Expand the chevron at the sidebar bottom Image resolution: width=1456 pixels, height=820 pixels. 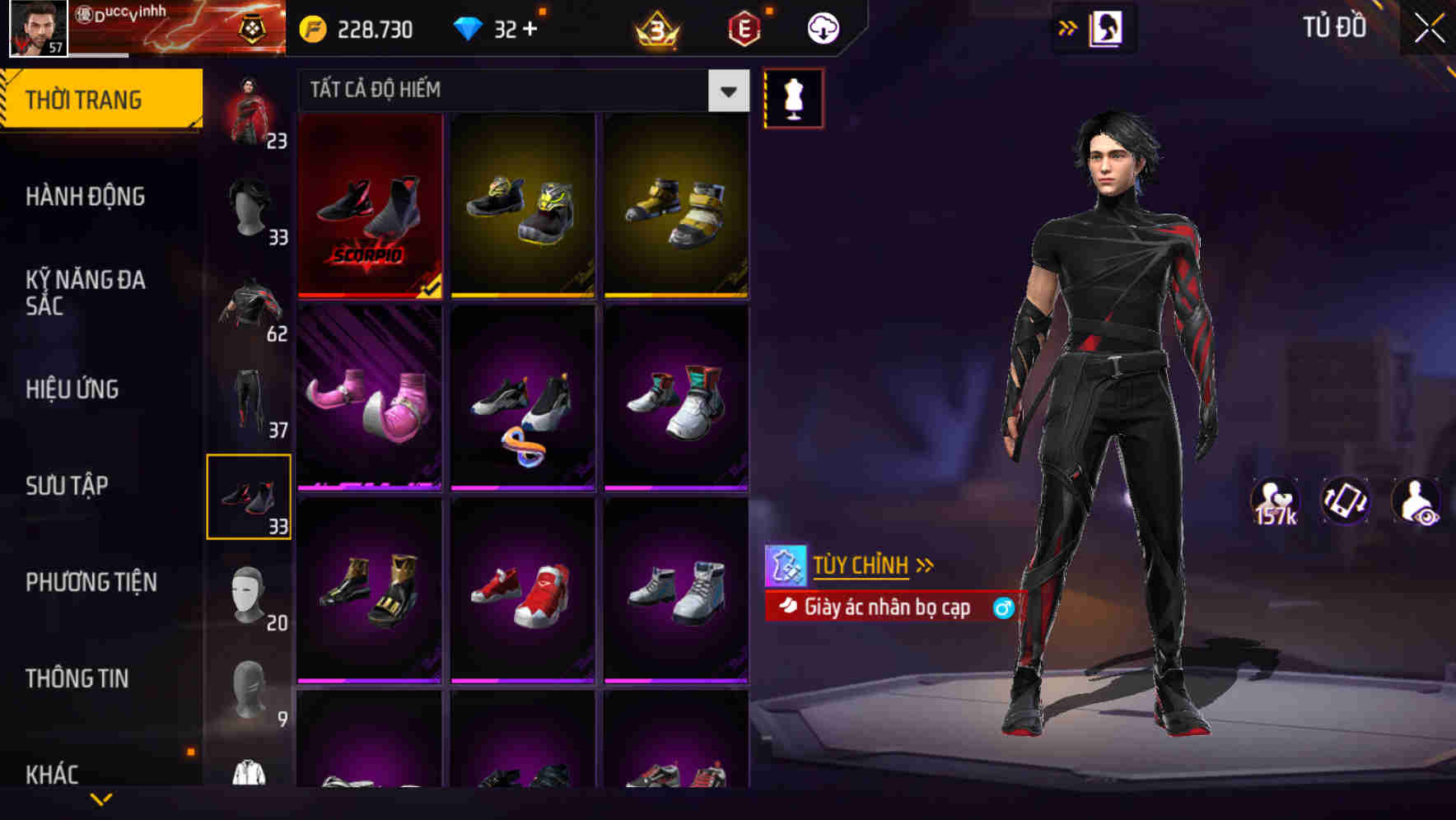(x=101, y=797)
